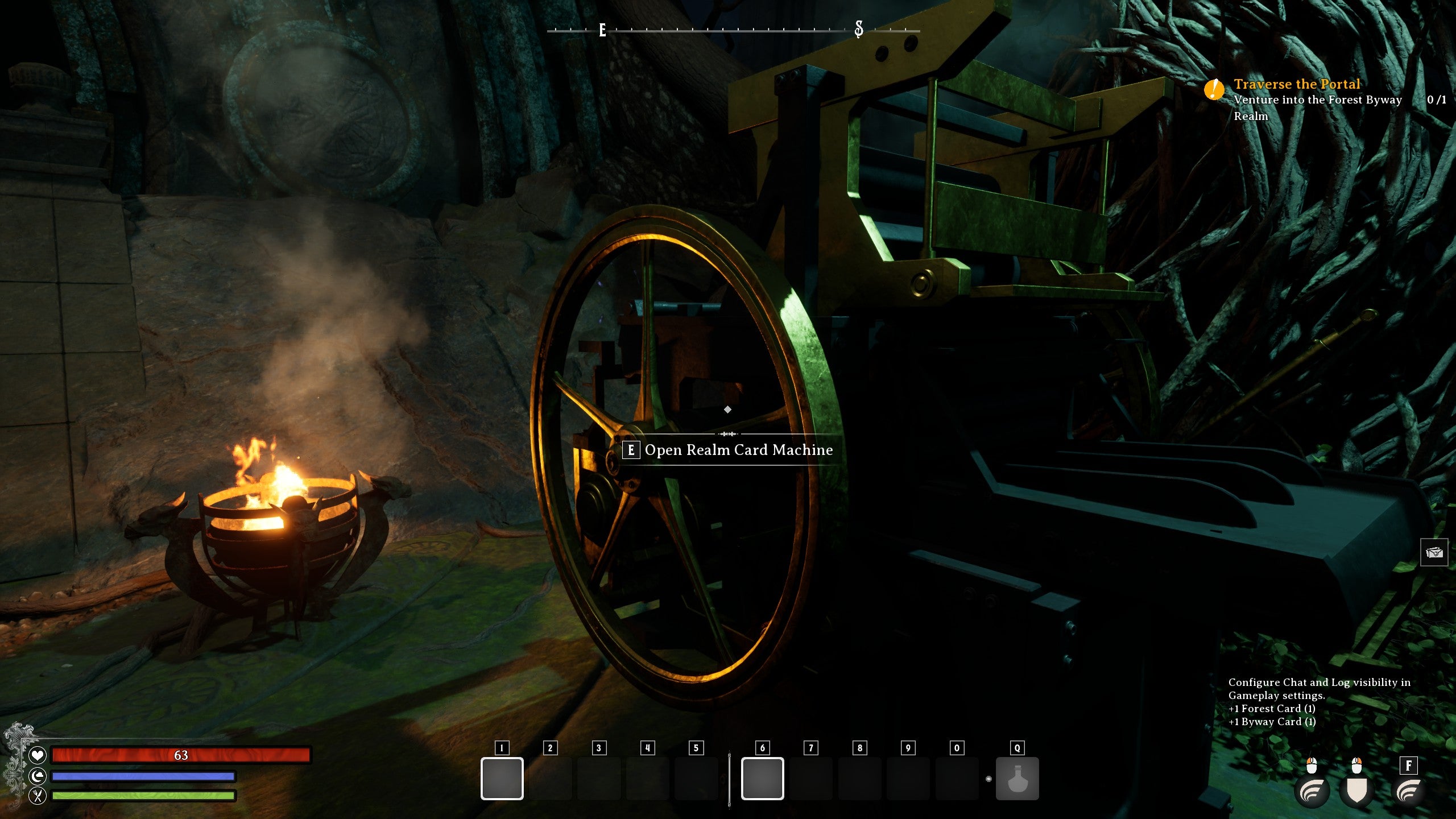
Task: Choose the potion flask quick slot
Action: click(1017, 778)
